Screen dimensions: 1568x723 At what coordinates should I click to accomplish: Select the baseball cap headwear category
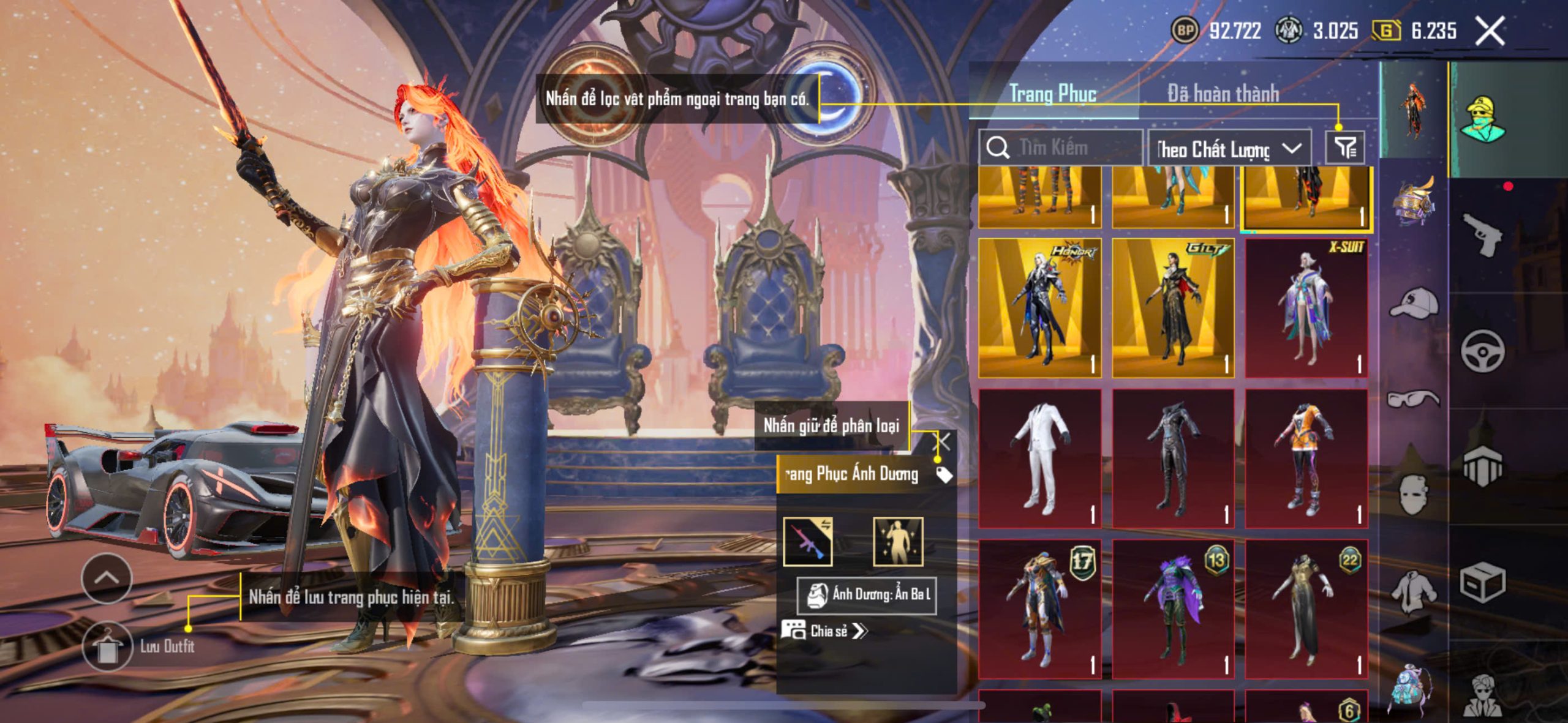(x=1414, y=304)
